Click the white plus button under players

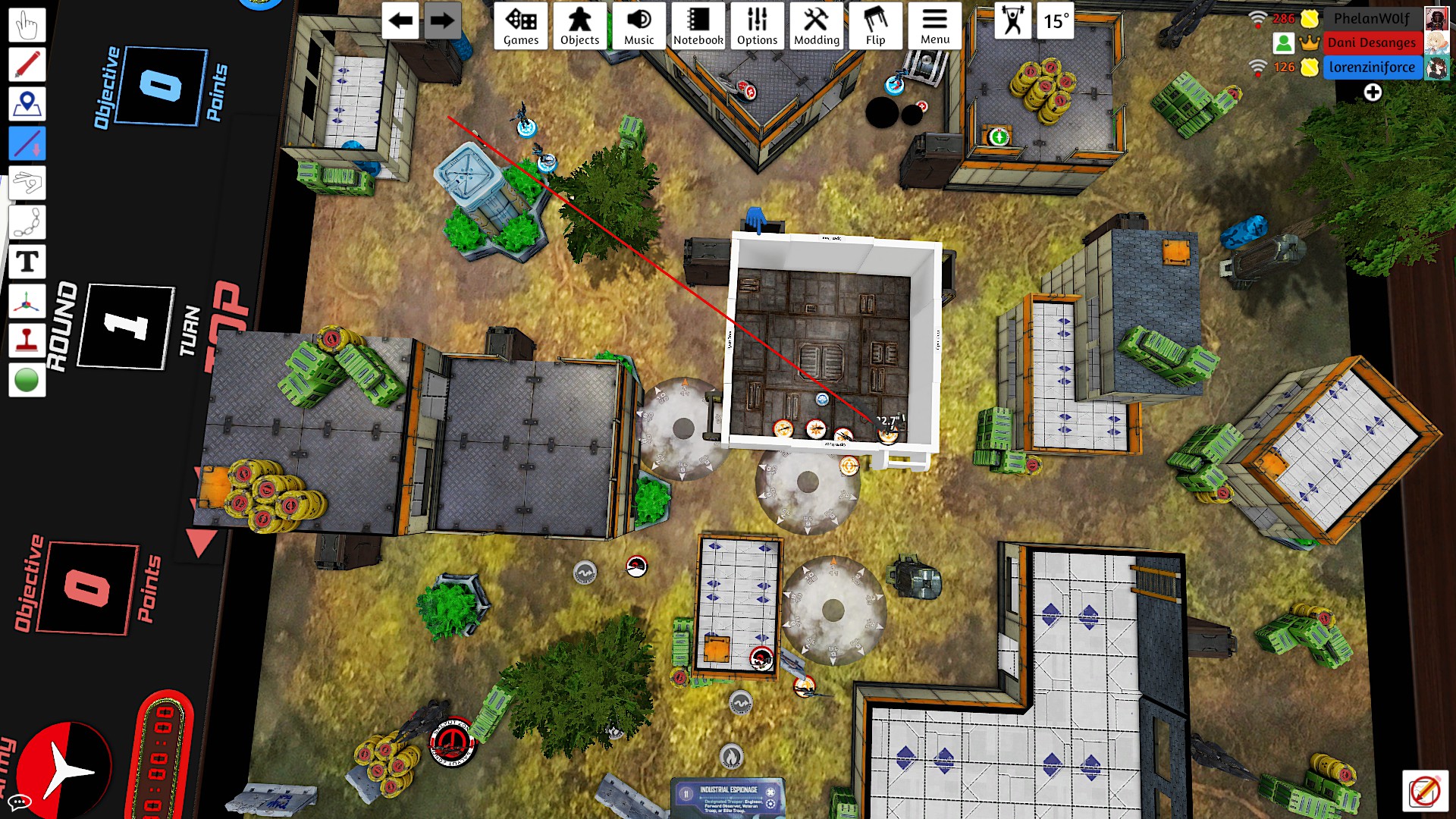point(1372,93)
